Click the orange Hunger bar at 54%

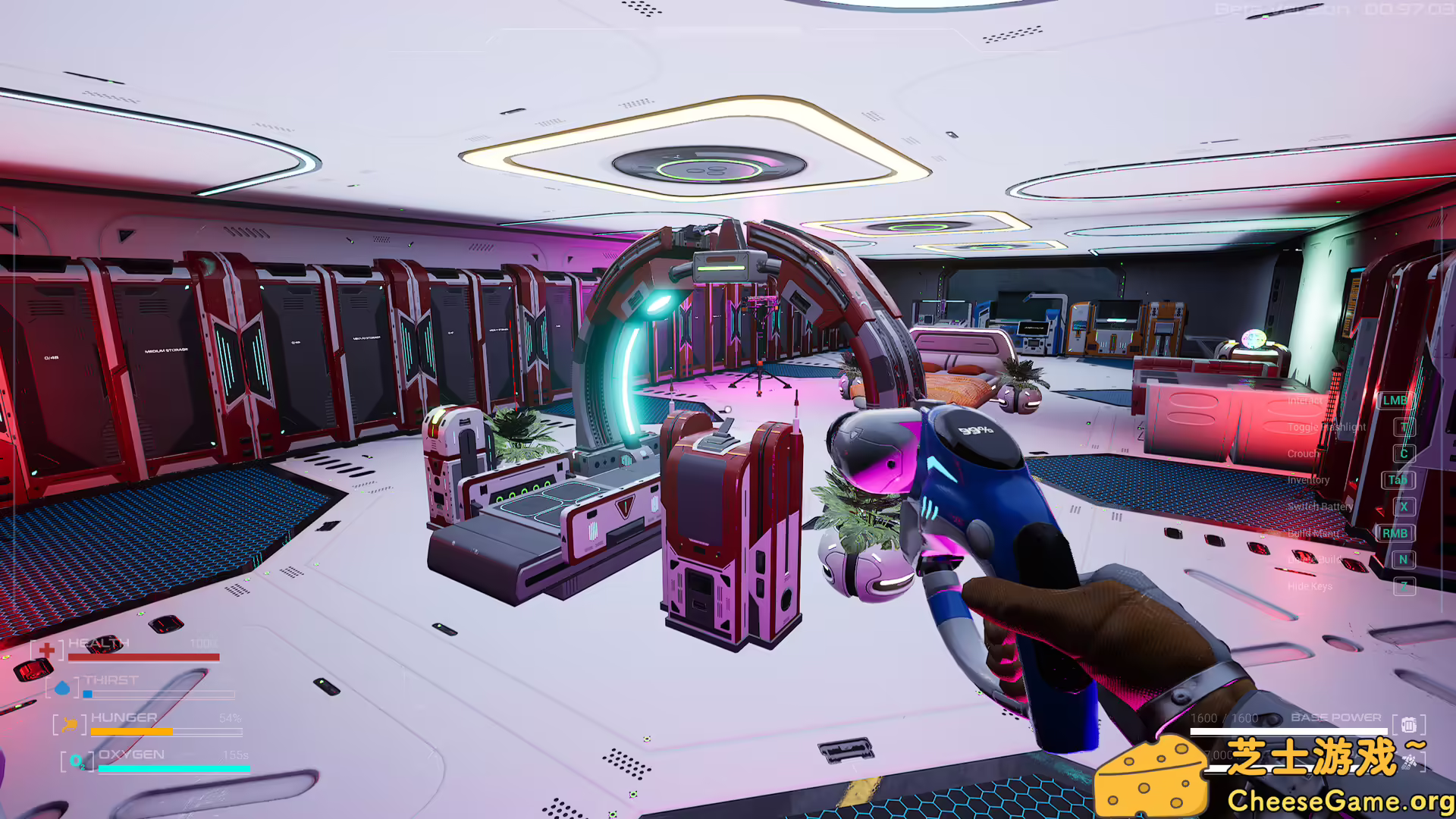pyautogui.click(x=133, y=730)
